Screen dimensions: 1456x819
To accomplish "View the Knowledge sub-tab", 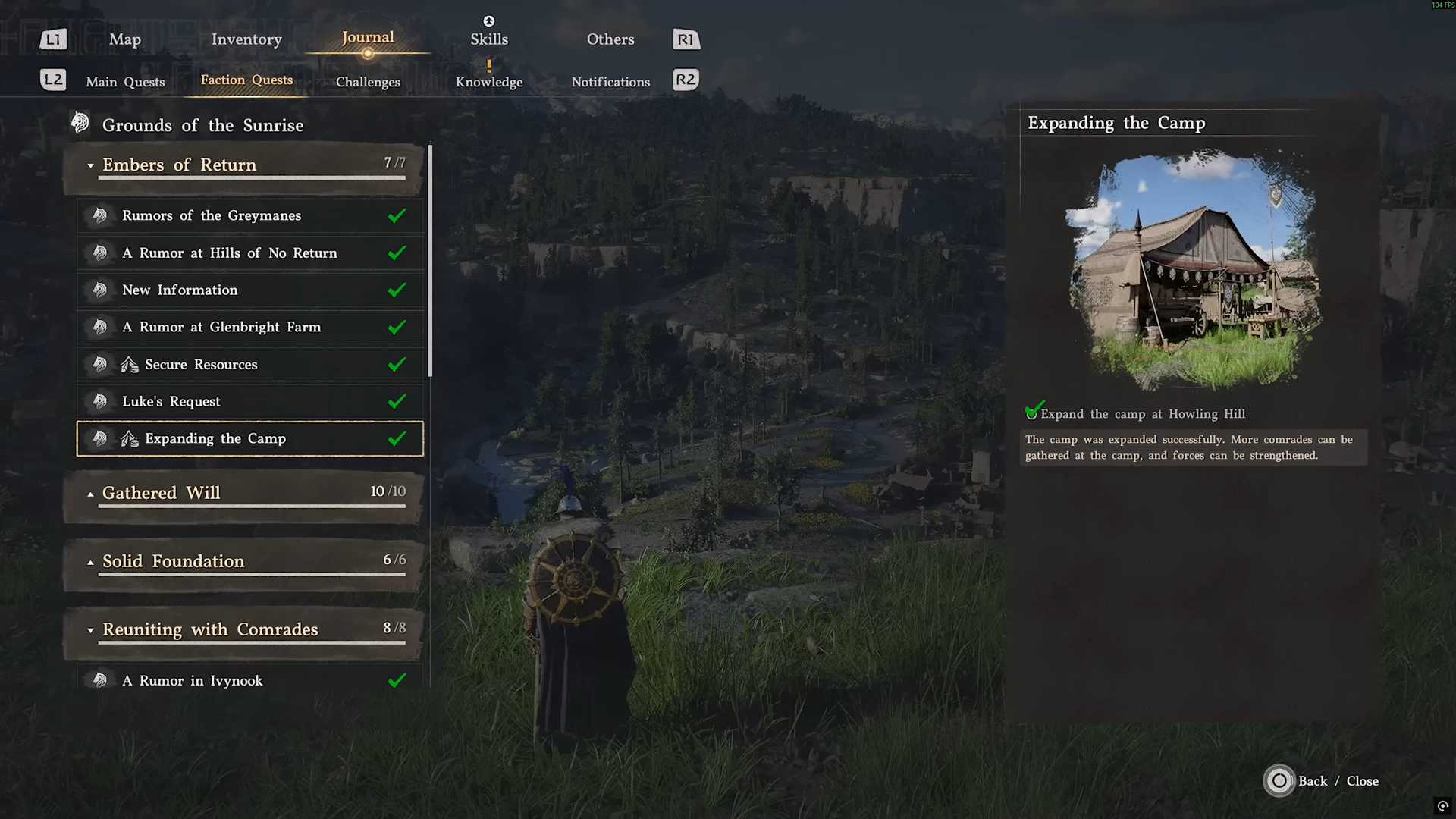I will (489, 82).
